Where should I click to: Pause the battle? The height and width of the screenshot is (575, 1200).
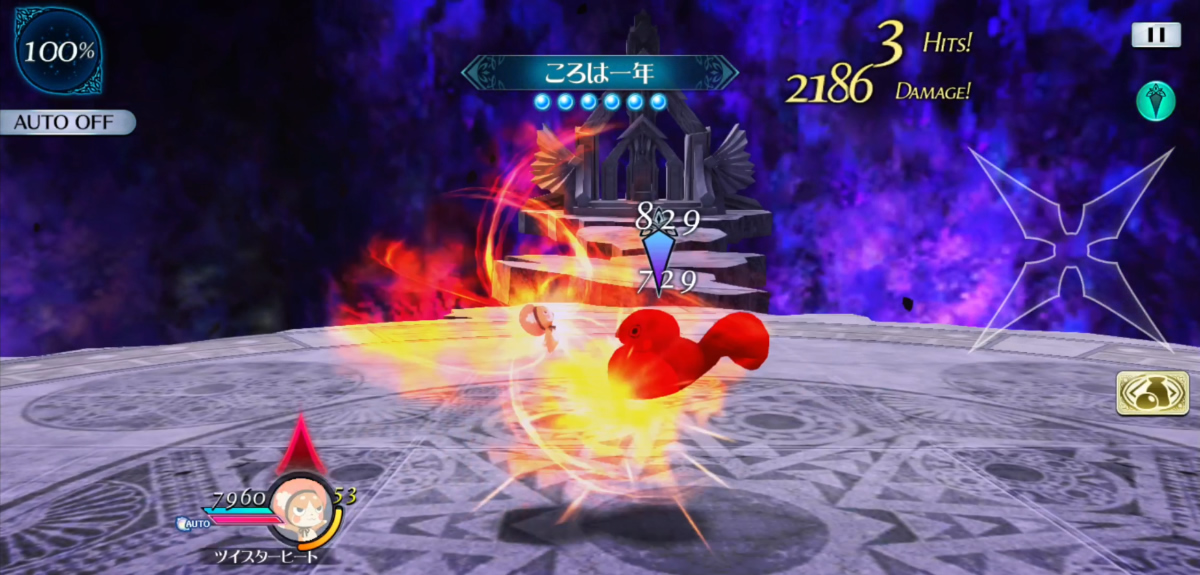(x=1156, y=35)
